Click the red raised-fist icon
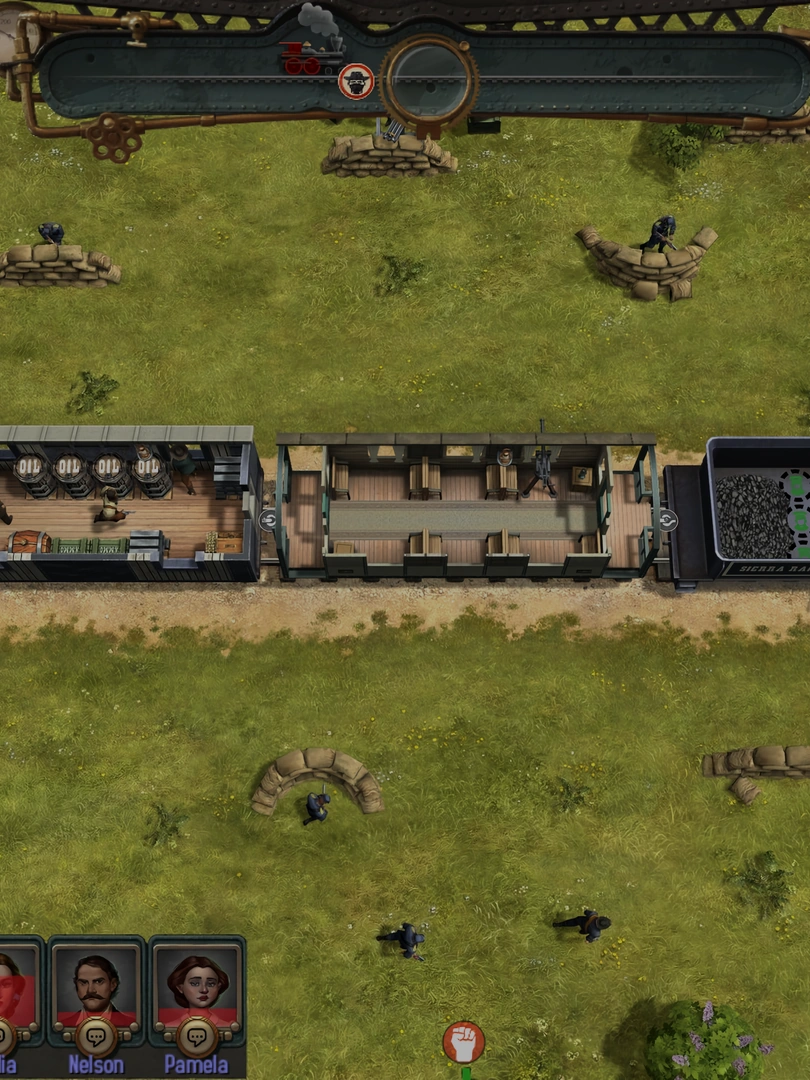The width and height of the screenshot is (810, 1080). click(464, 1042)
